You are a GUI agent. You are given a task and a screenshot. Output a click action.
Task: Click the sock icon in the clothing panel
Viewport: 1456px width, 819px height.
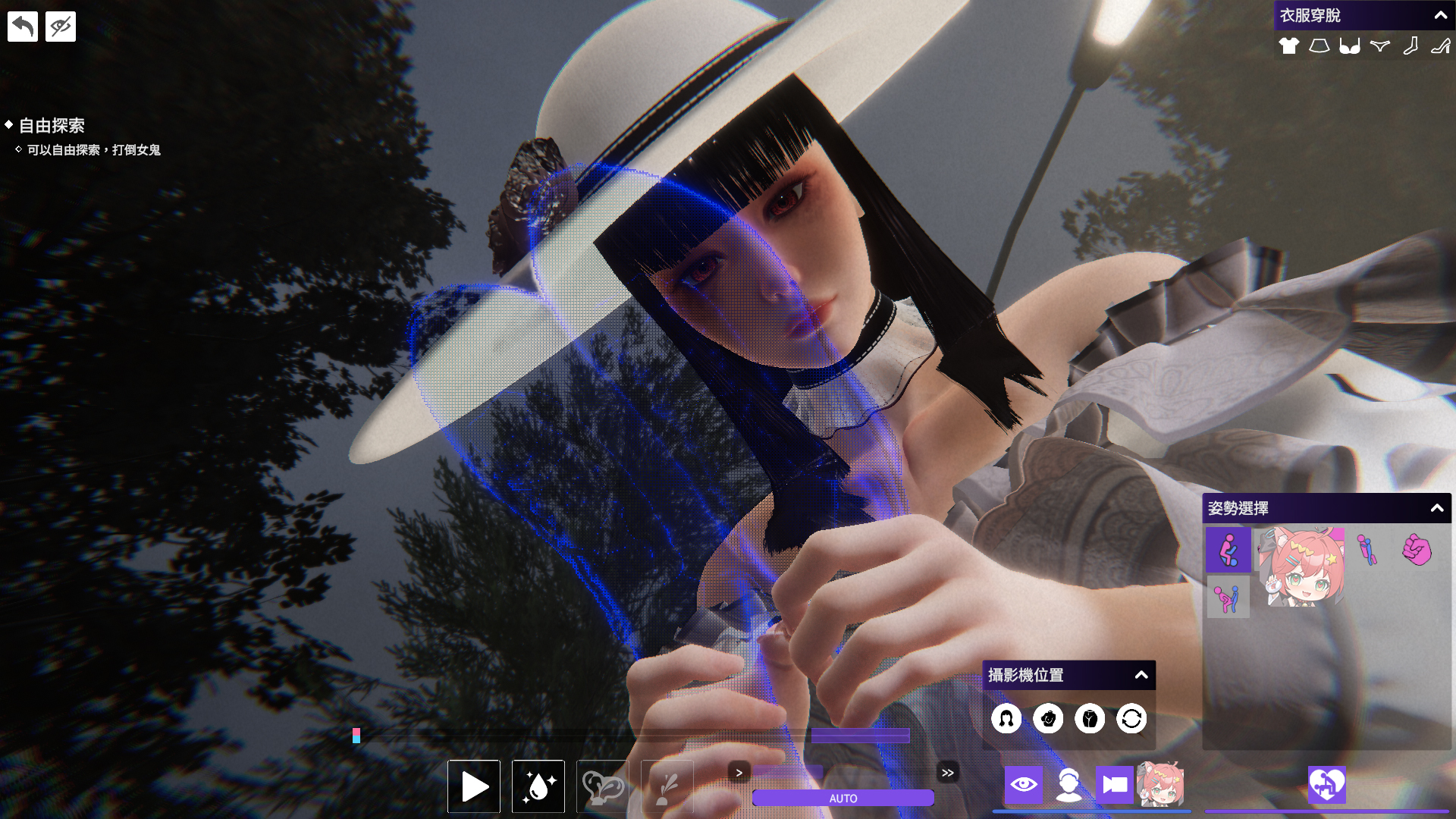(x=1410, y=45)
